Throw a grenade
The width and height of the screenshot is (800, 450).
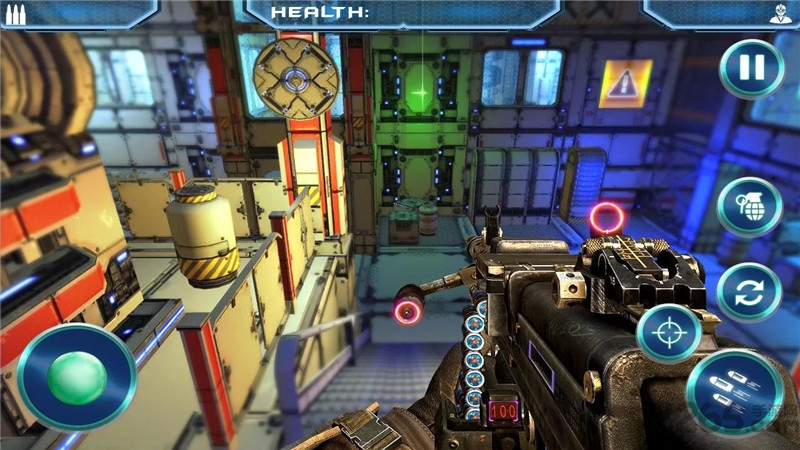tap(749, 206)
